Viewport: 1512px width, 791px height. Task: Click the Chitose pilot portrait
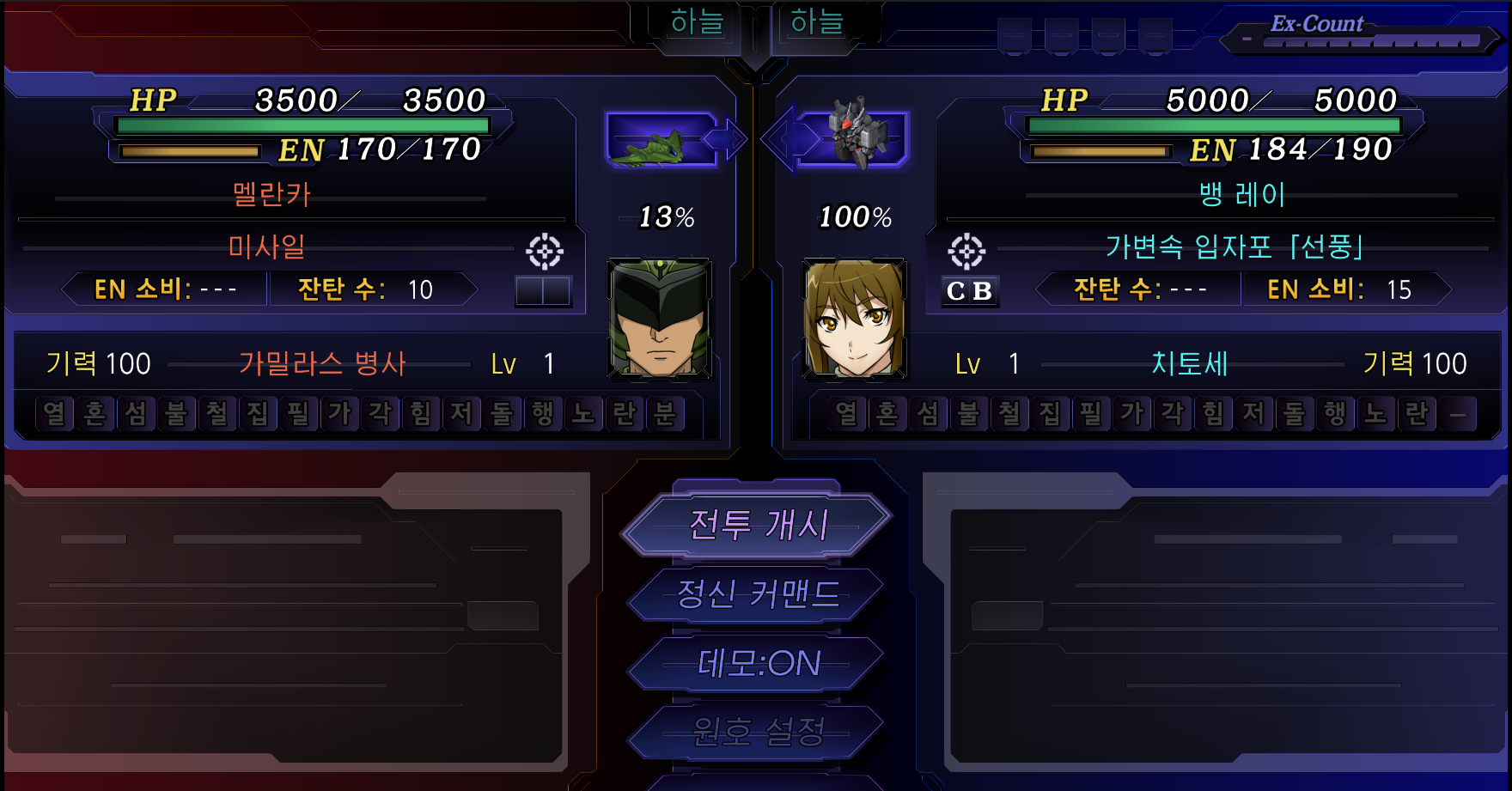point(853,319)
